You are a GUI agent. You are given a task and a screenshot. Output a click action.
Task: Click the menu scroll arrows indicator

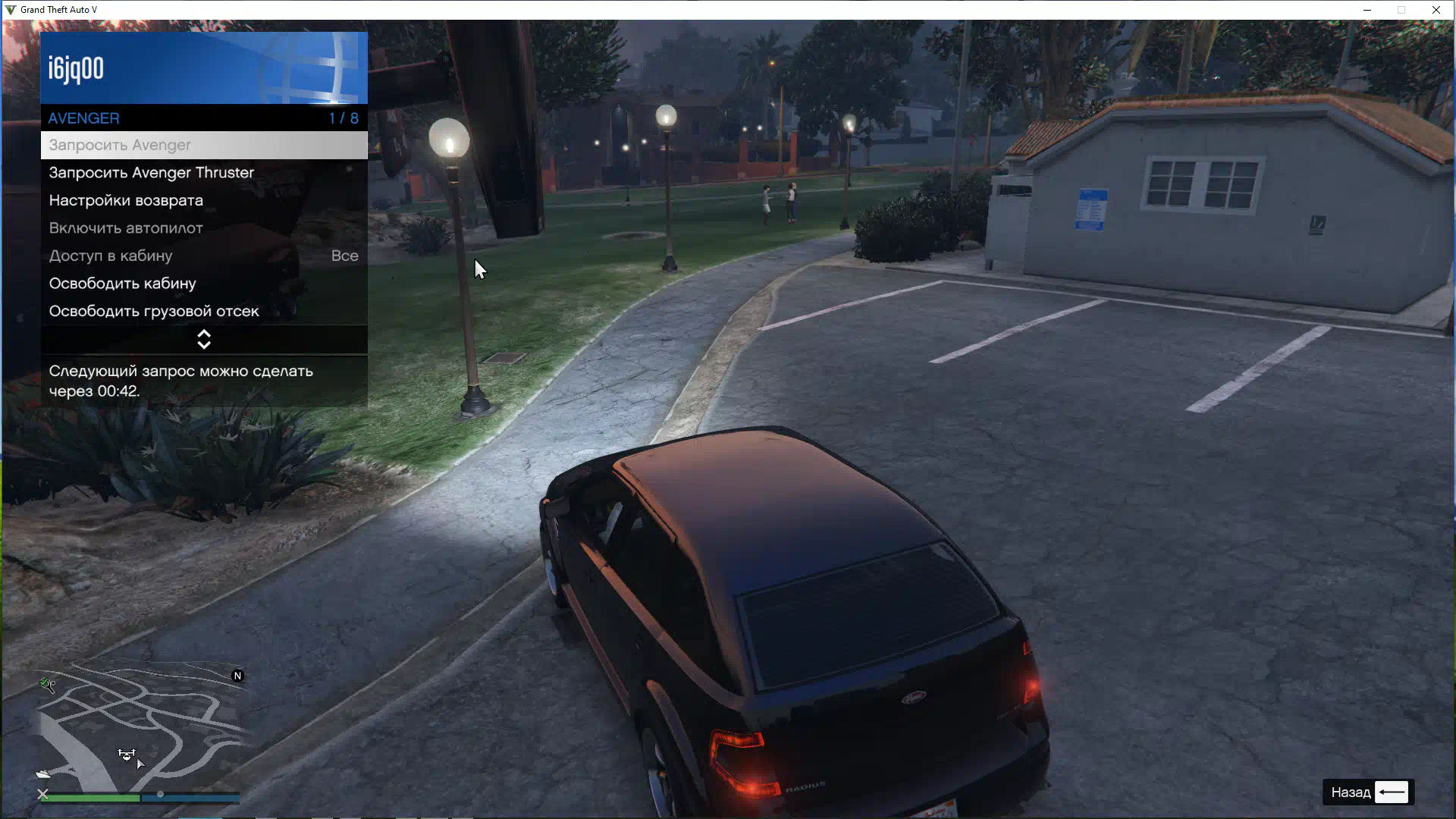click(x=204, y=339)
